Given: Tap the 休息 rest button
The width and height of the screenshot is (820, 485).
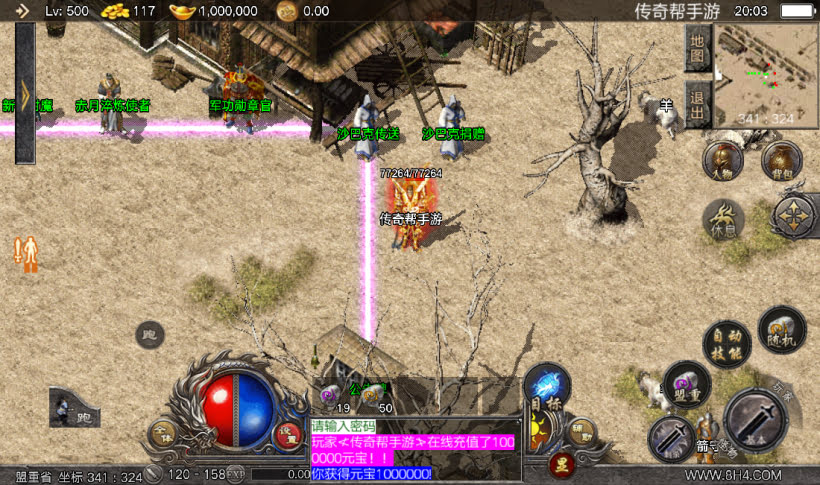Looking at the screenshot, I should [723, 218].
